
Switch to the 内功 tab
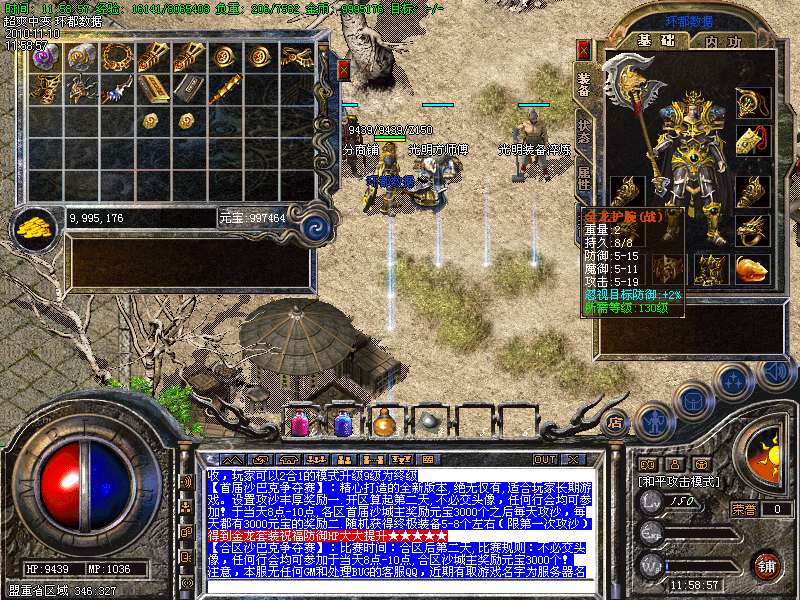click(723, 40)
